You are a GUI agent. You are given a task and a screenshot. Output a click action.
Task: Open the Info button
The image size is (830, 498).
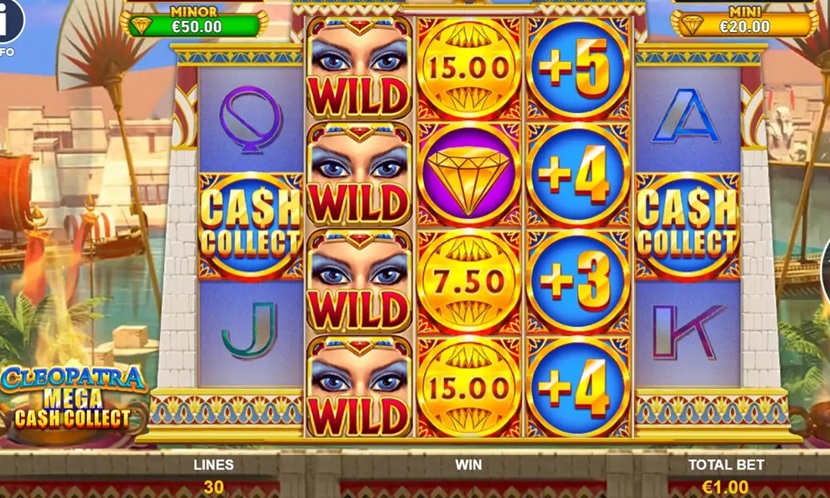pyautogui.click(x=7, y=20)
